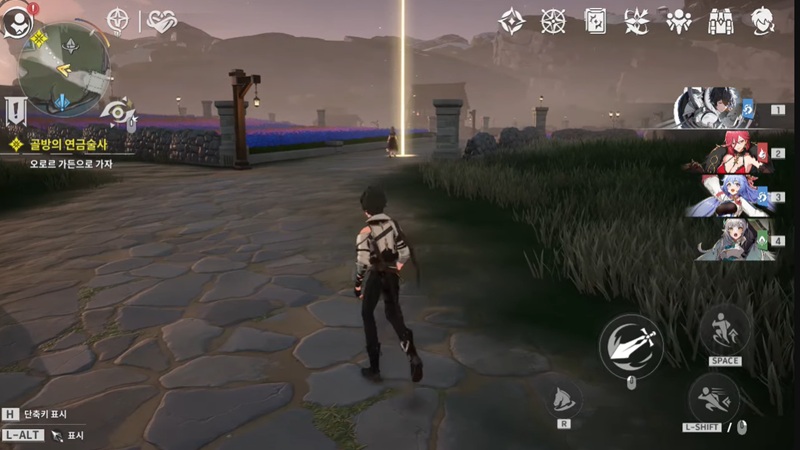This screenshot has height=450, width=800.
Task: Tap the sword attack button
Action: [x=631, y=346]
